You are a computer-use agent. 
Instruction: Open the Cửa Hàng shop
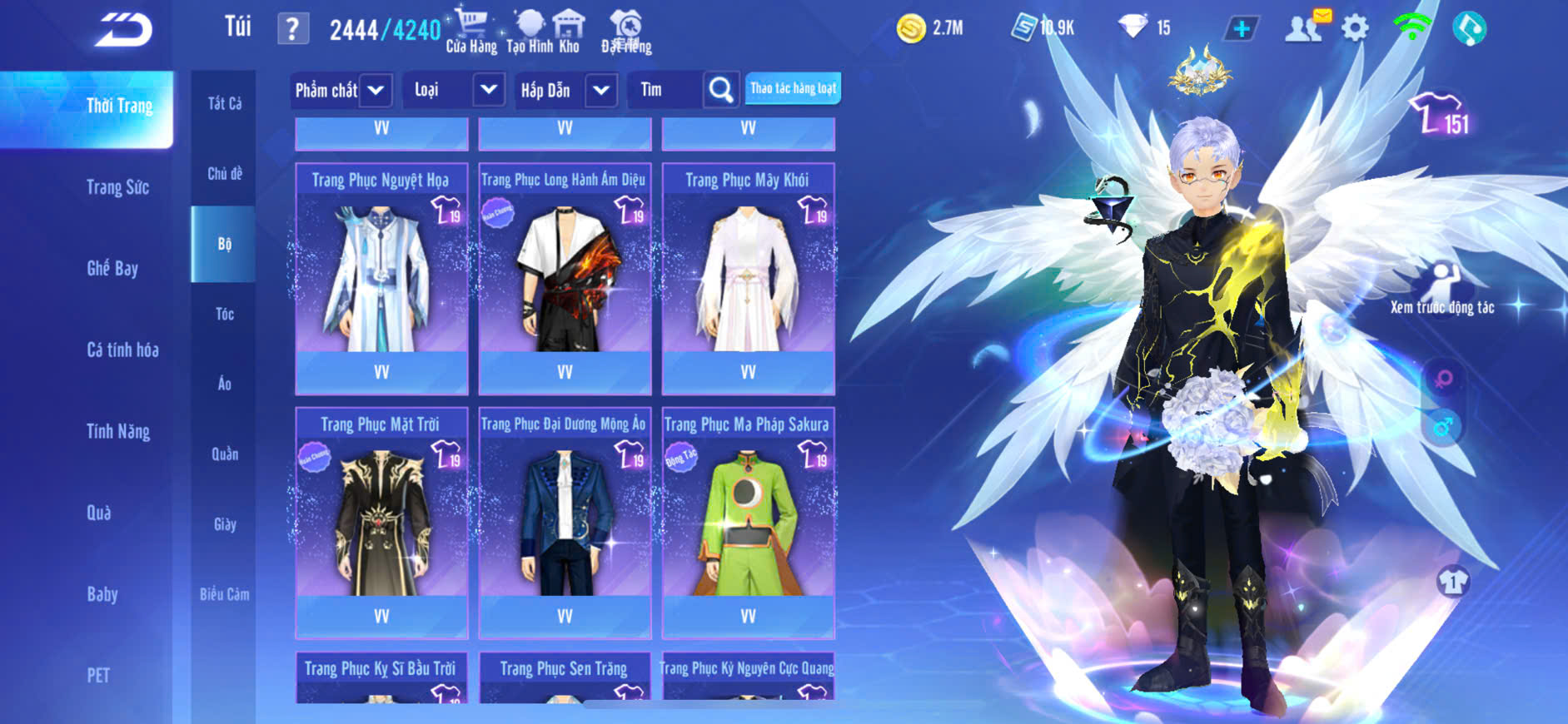471,32
